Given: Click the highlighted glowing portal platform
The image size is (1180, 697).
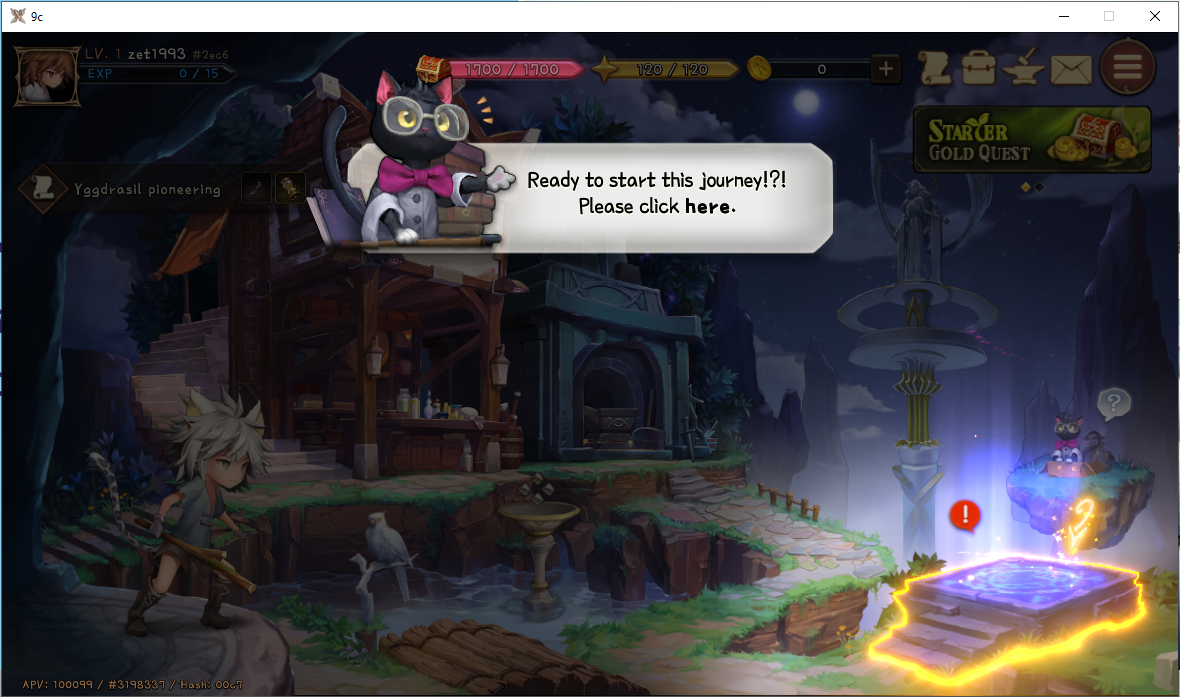Looking at the screenshot, I should [1018, 603].
